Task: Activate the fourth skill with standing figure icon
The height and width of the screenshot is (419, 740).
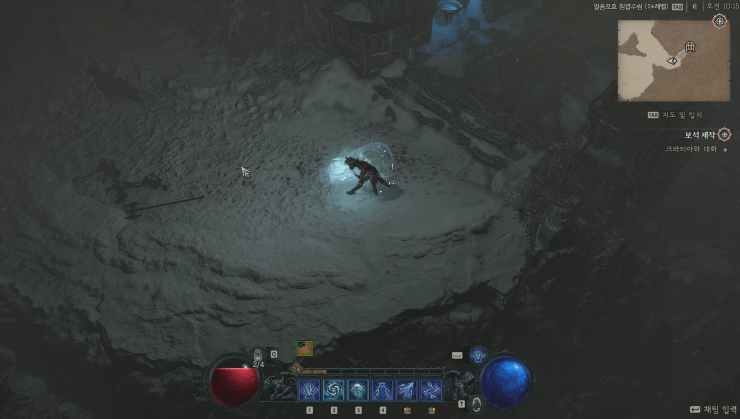Action: click(383, 389)
